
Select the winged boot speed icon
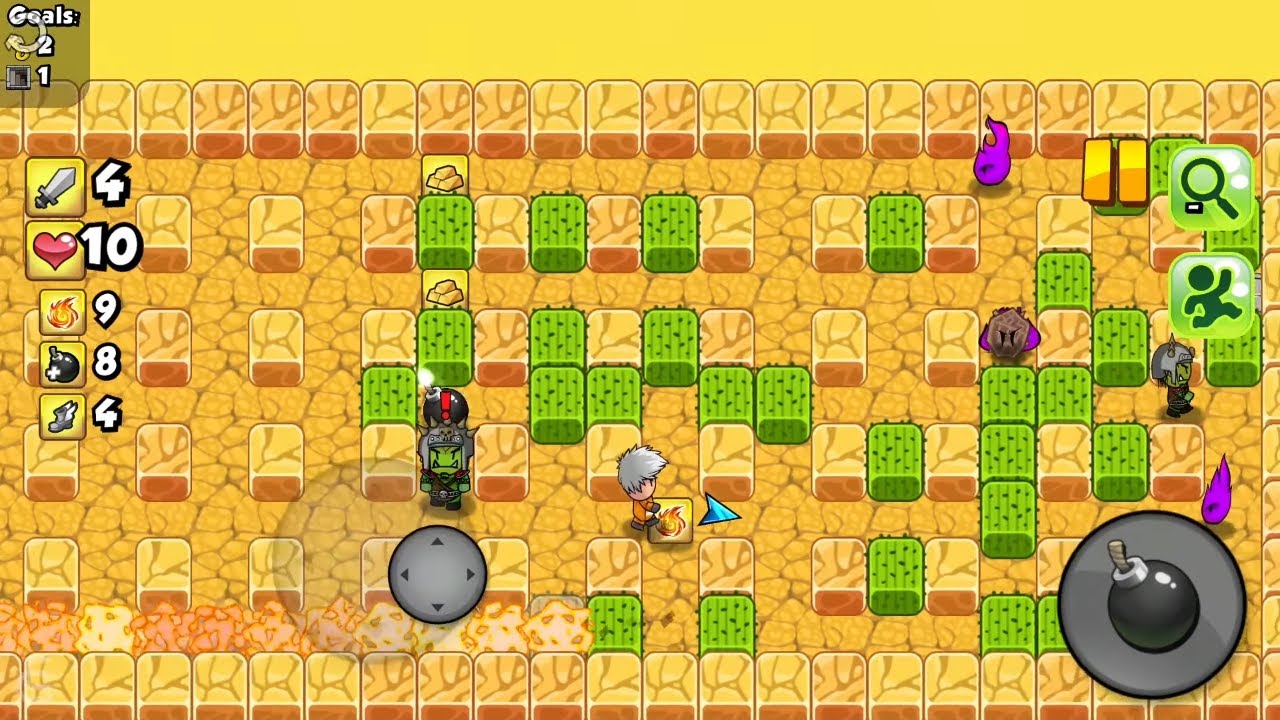point(60,416)
